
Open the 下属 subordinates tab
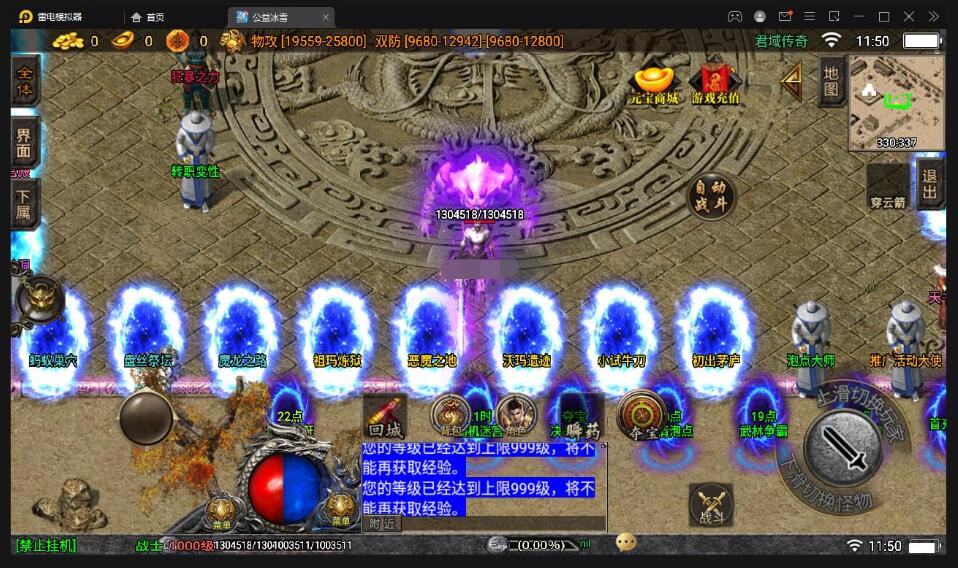25,204
